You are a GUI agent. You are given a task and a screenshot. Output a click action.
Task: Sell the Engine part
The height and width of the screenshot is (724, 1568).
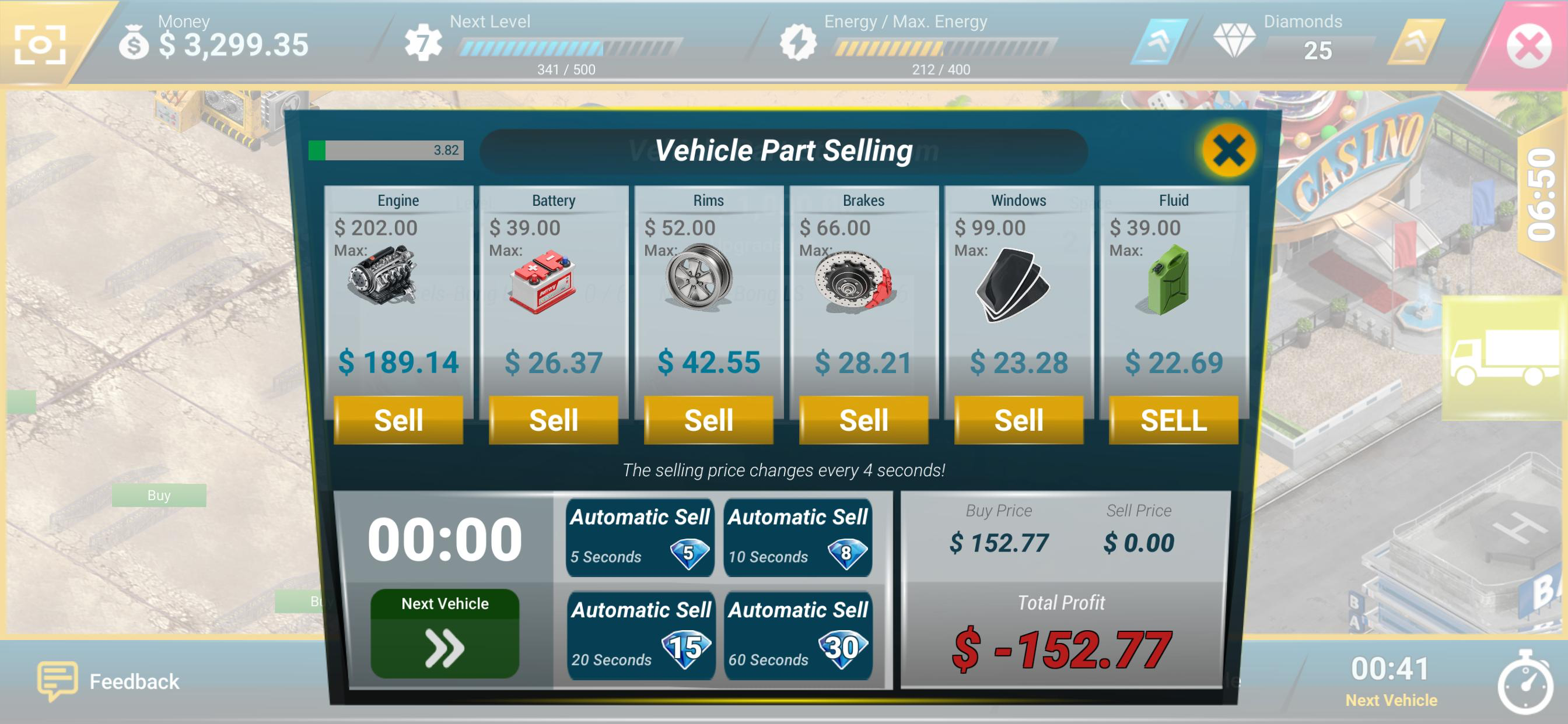[x=398, y=420]
